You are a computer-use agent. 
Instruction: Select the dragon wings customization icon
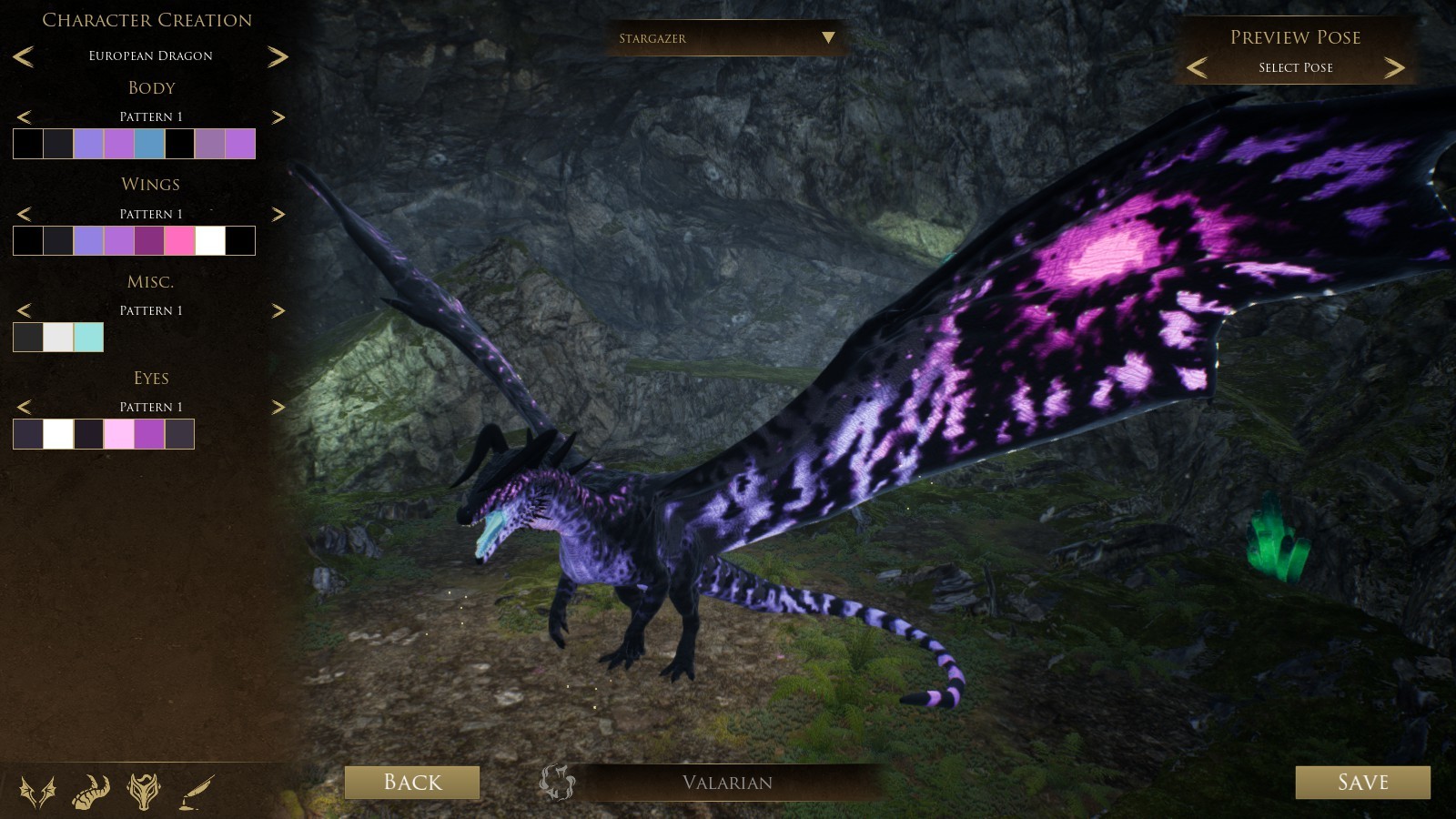(36, 791)
